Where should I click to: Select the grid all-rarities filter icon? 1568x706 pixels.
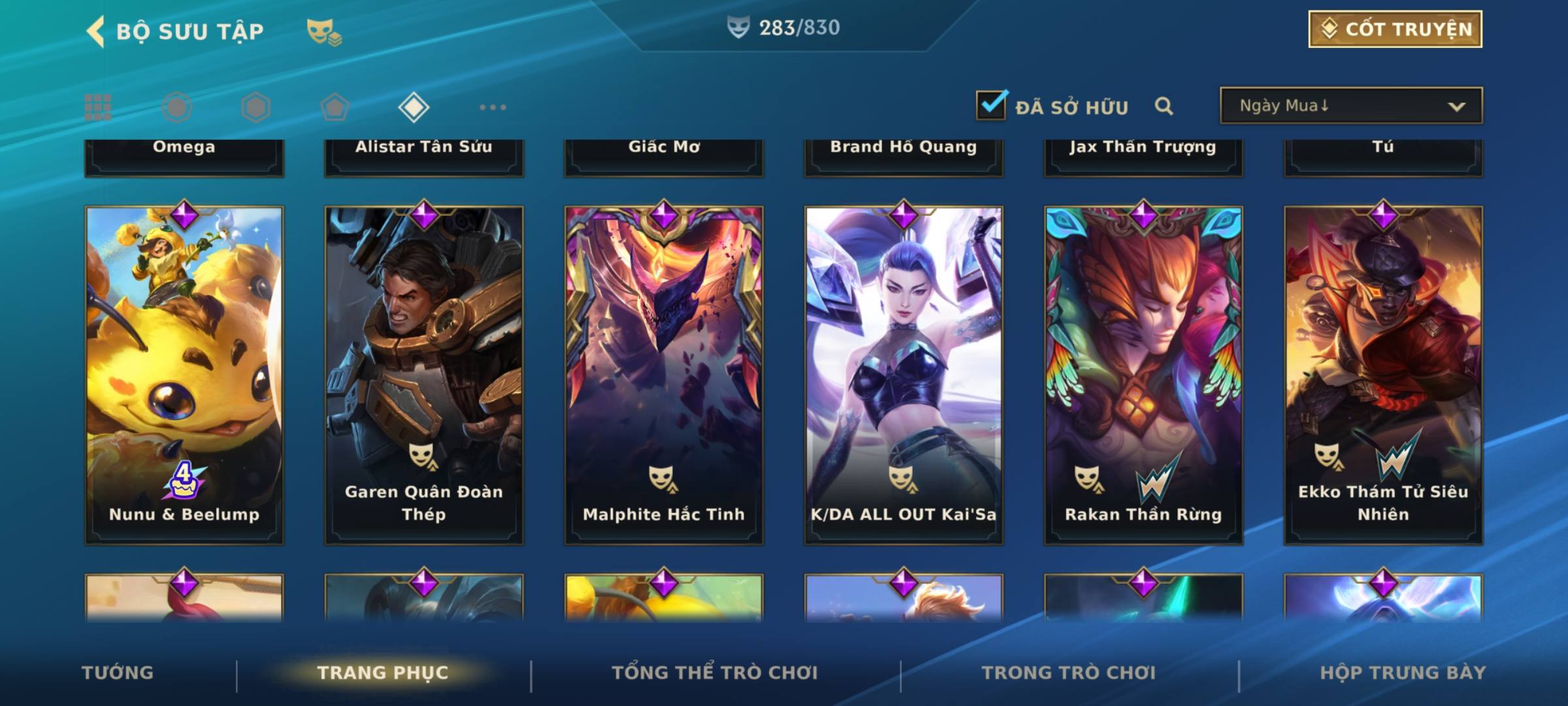click(x=98, y=107)
